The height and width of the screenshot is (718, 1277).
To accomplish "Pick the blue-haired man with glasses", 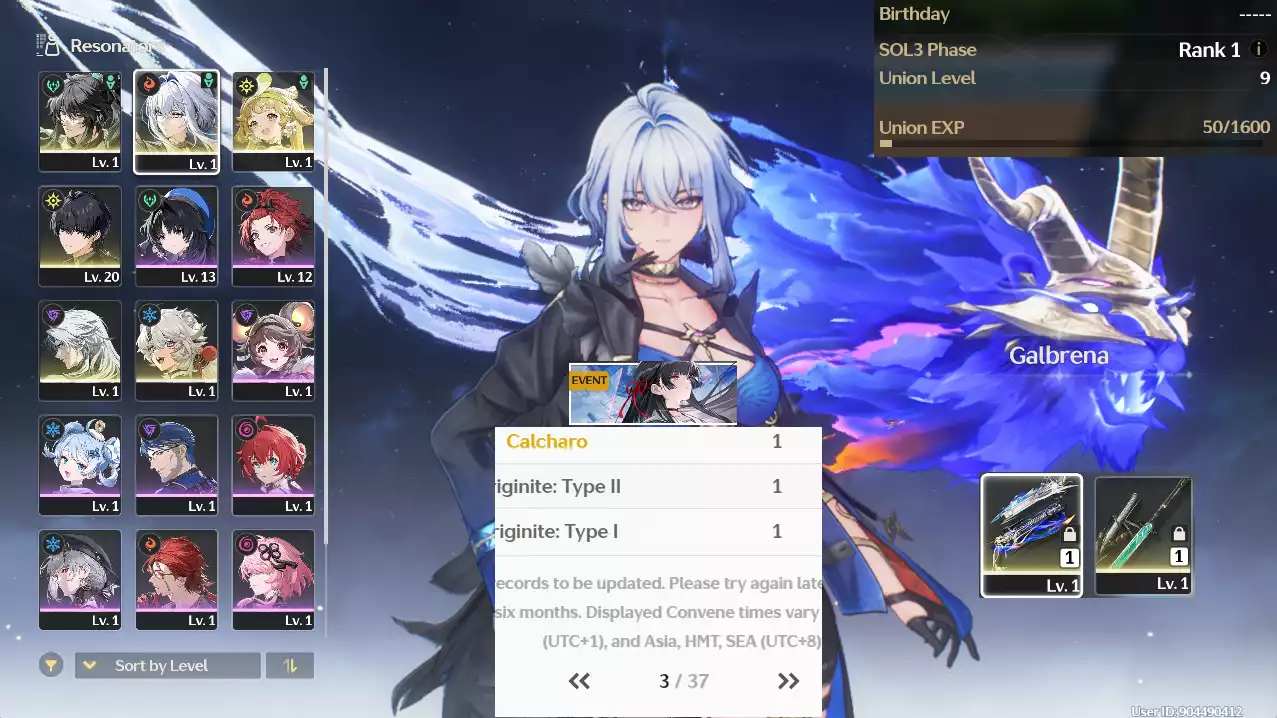I will (x=176, y=465).
